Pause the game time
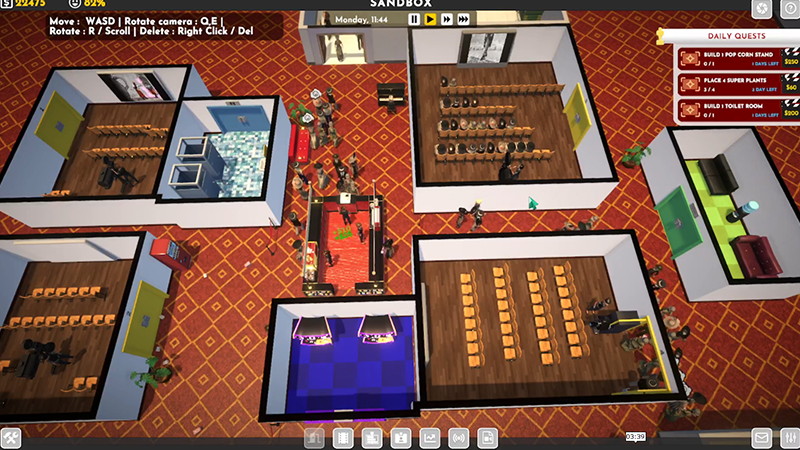This screenshot has width=800, height=450. coord(414,19)
